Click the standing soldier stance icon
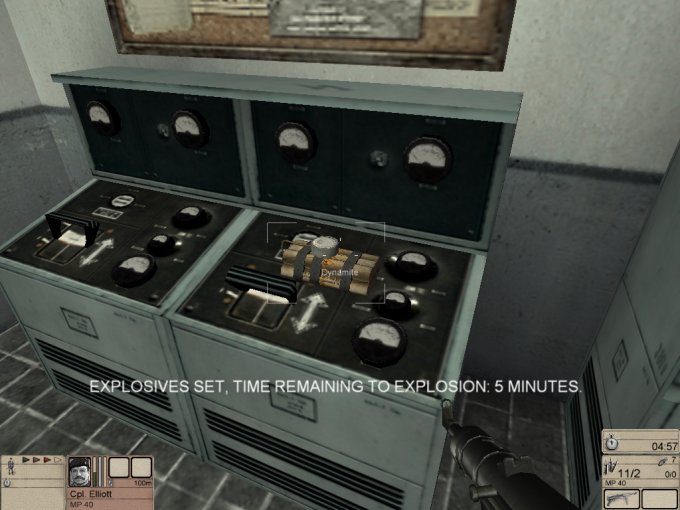This screenshot has height=510, width=680. [x=11, y=468]
